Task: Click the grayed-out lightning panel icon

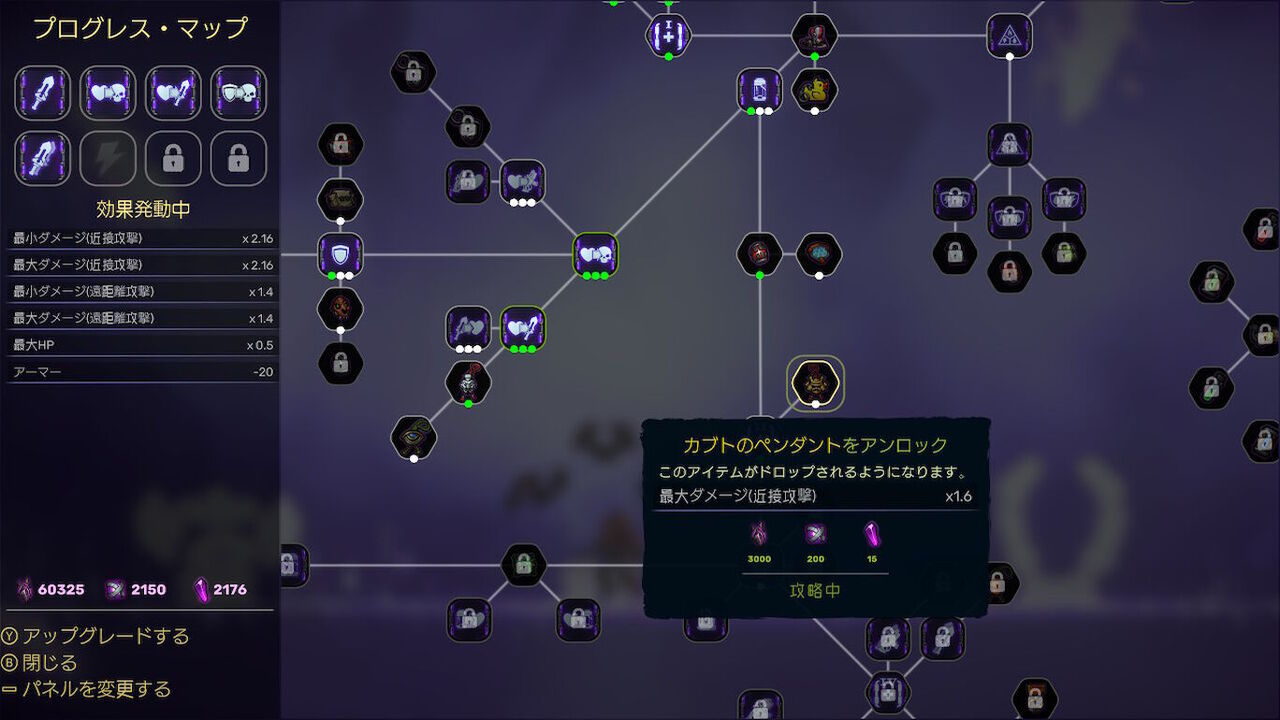Action: (107, 158)
